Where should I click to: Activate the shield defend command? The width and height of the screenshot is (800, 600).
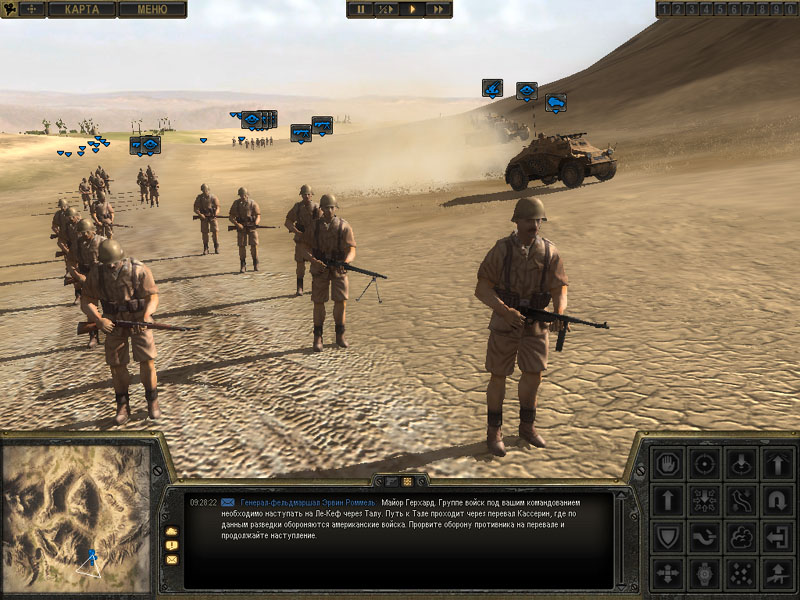tap(666, 537)
